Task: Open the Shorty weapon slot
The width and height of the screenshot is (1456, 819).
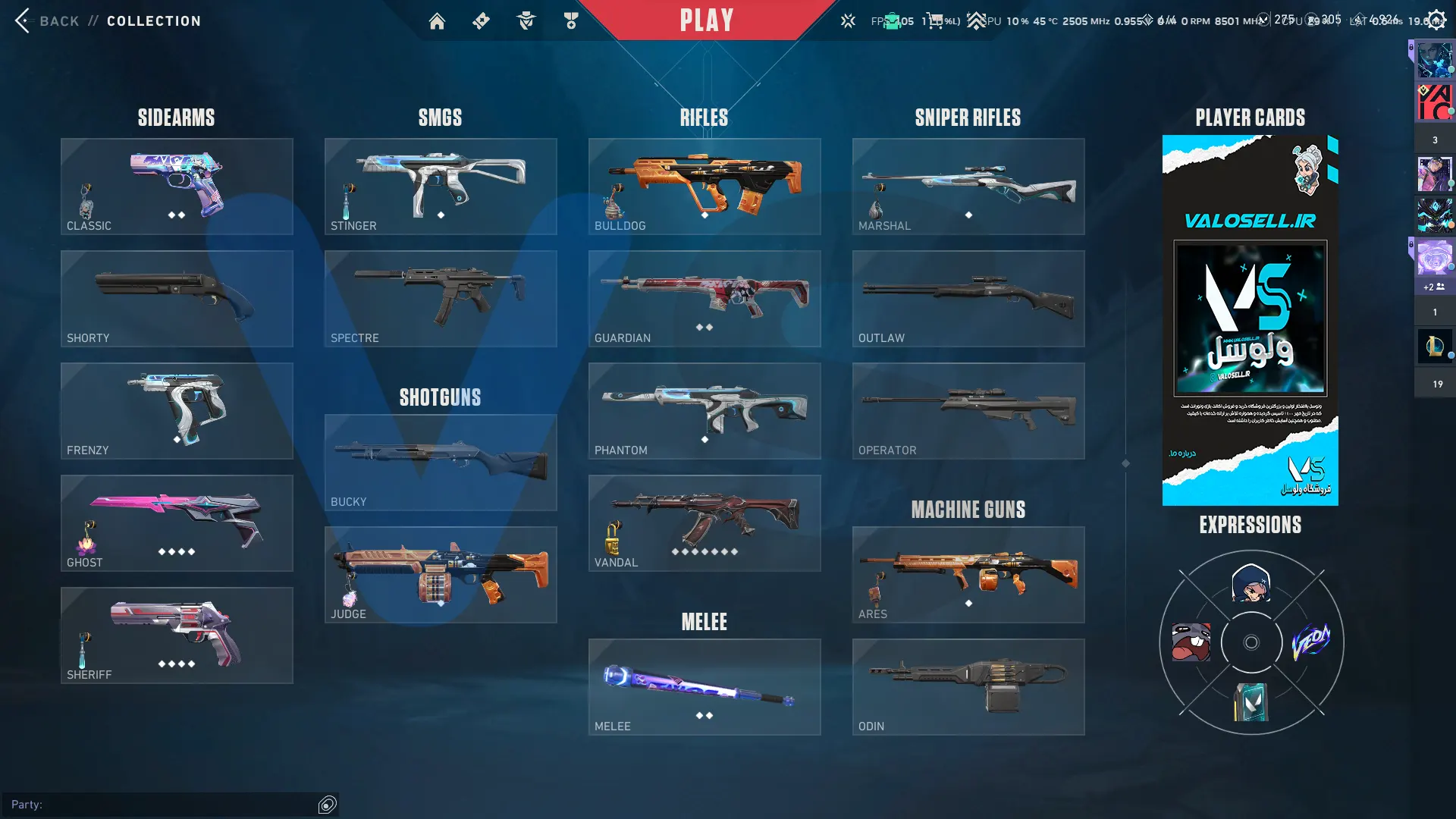Action: pos(177,299)
